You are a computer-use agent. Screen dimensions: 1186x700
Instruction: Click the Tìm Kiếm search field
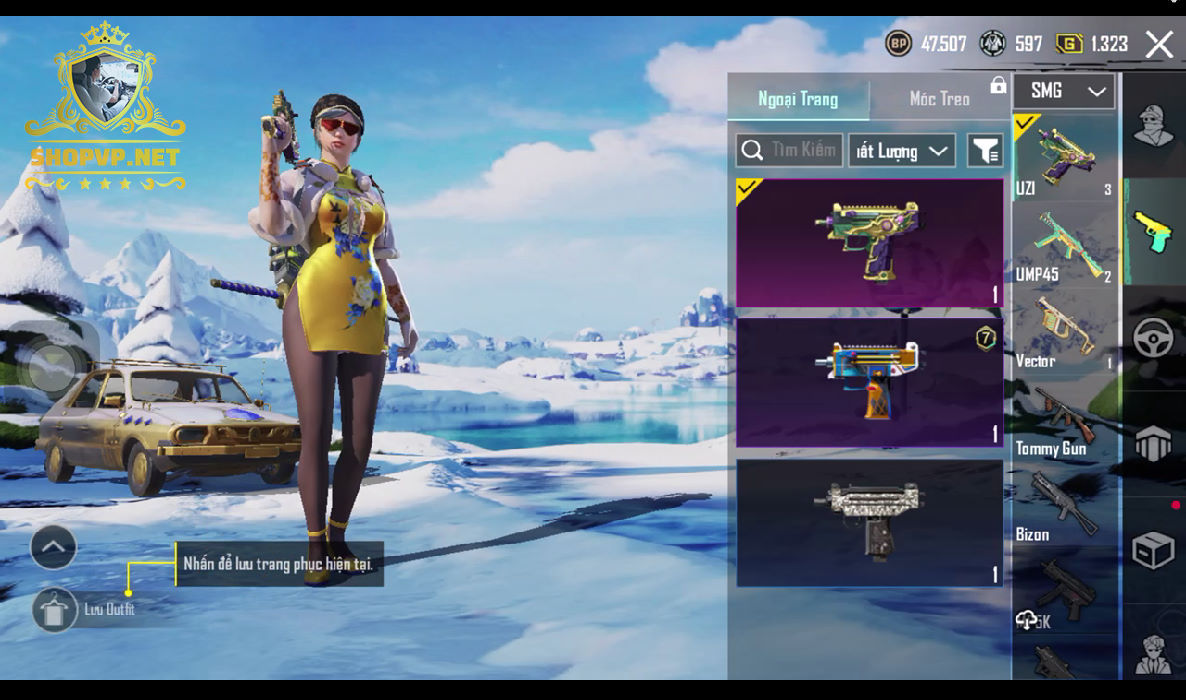(x=790, y=151)
